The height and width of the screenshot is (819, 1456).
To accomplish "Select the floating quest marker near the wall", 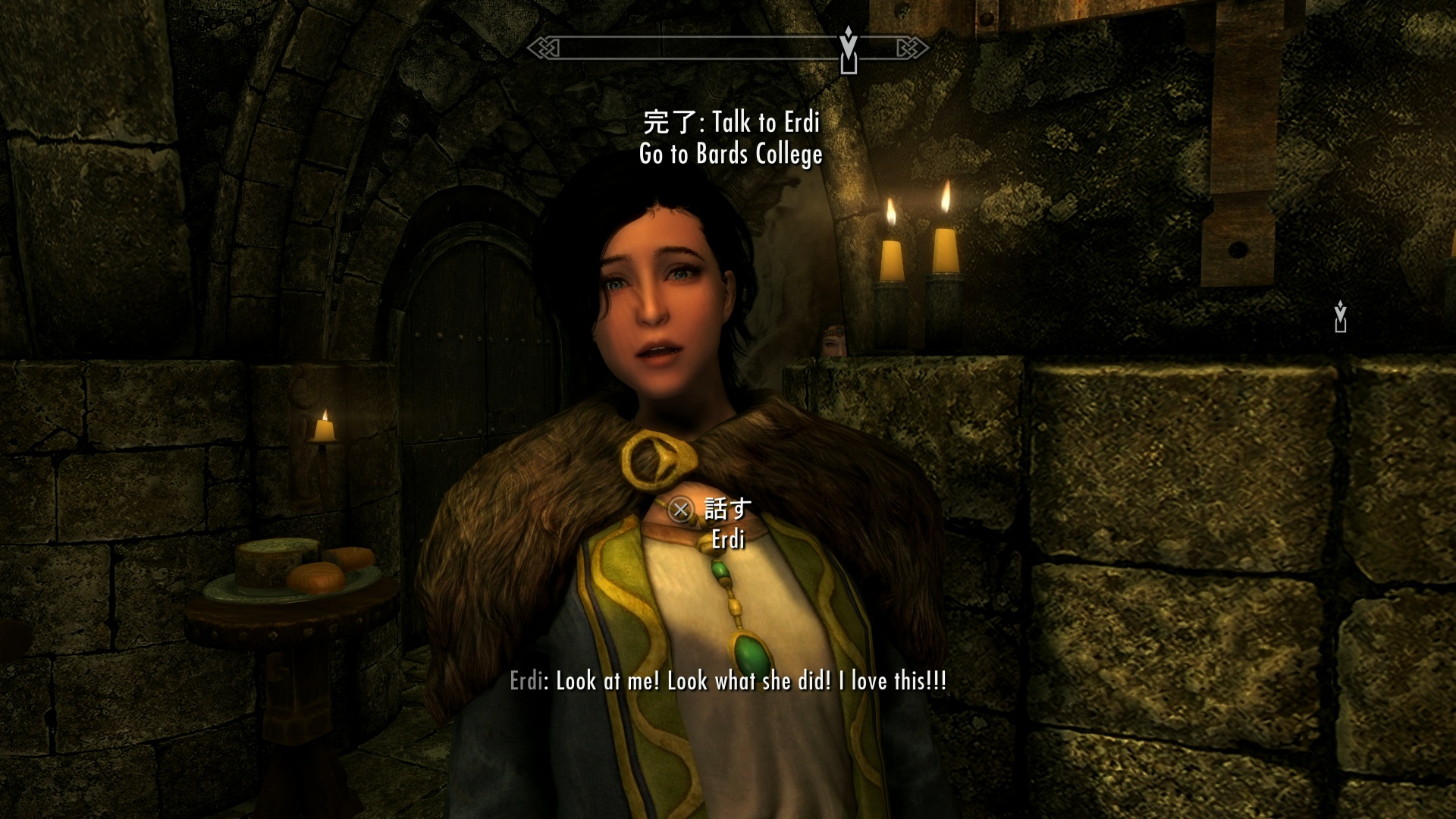I will pyautogui.click(x=1340, y=317).
